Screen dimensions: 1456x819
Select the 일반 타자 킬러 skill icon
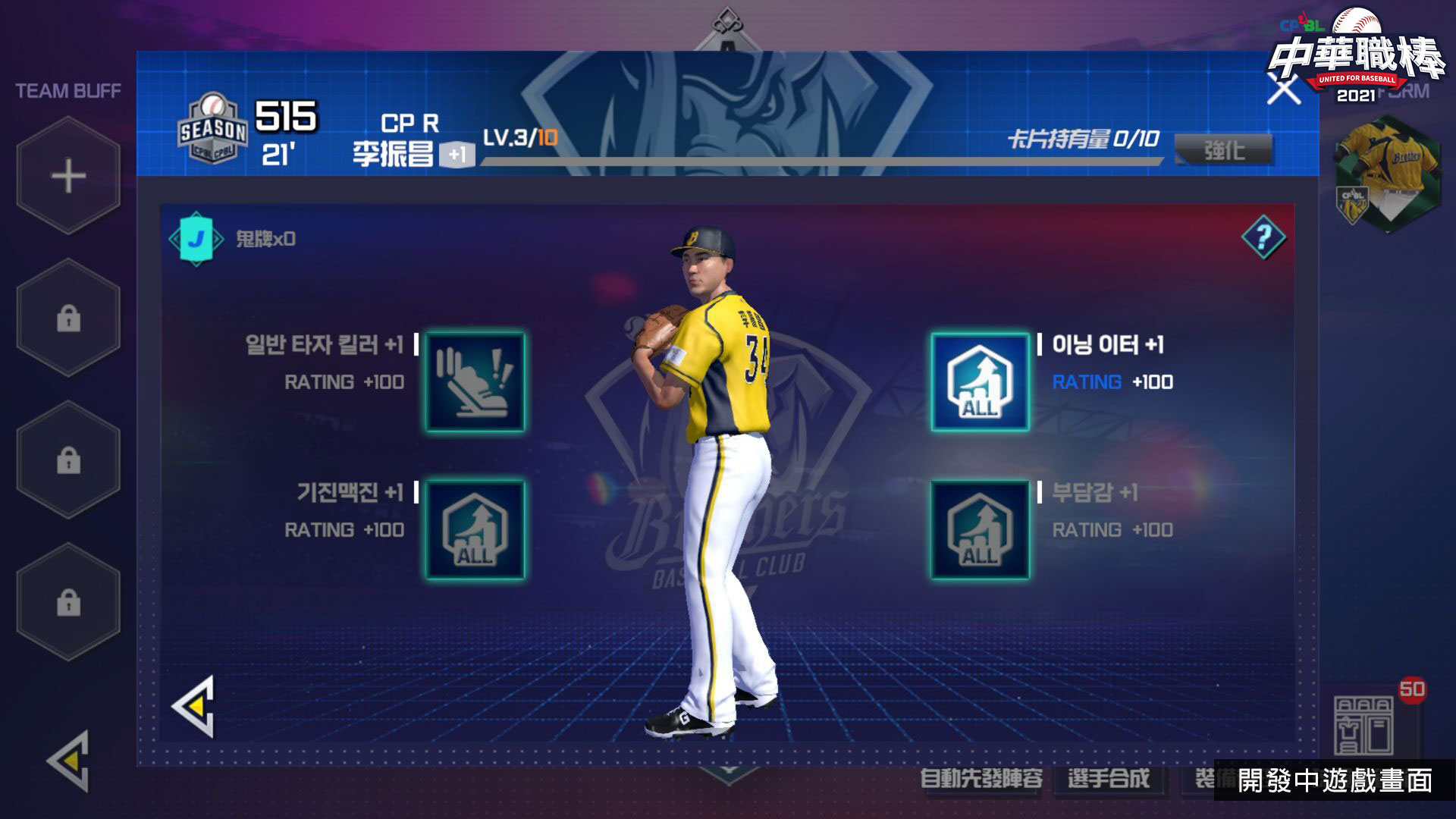coord(475,381)
